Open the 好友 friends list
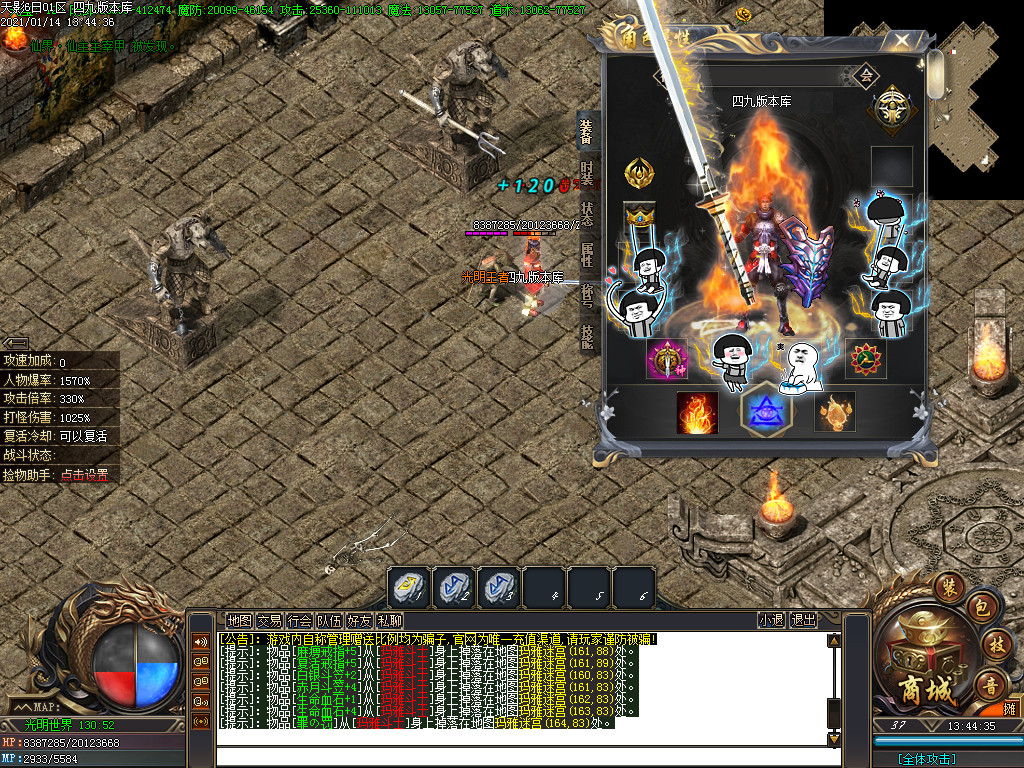1024x768 pixels. 359,620
